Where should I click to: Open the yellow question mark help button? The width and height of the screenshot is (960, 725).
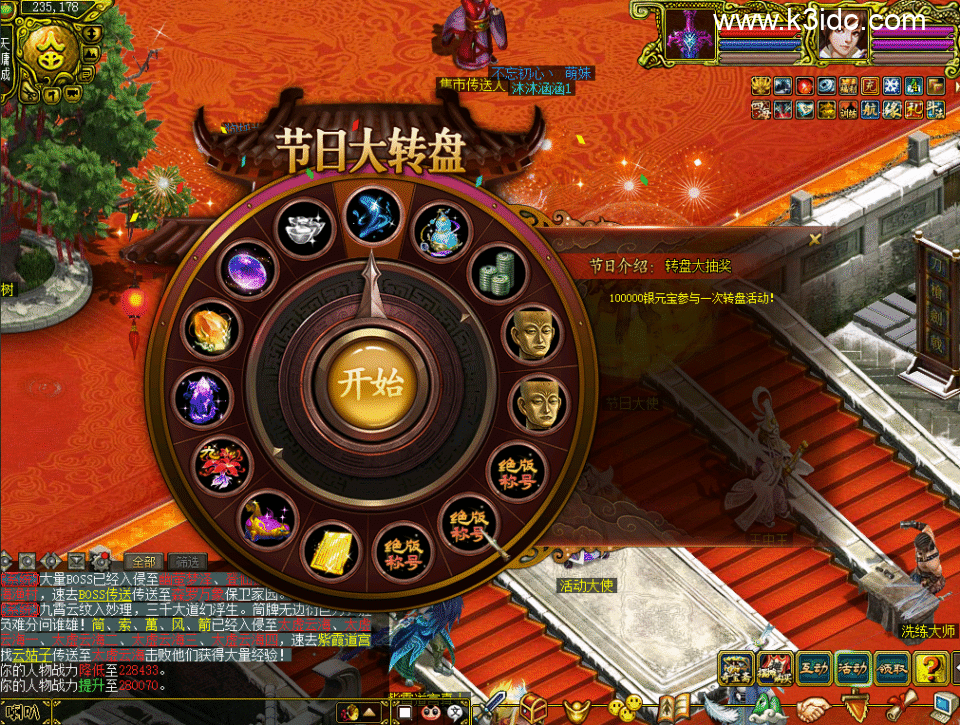[x=932, y=665]
